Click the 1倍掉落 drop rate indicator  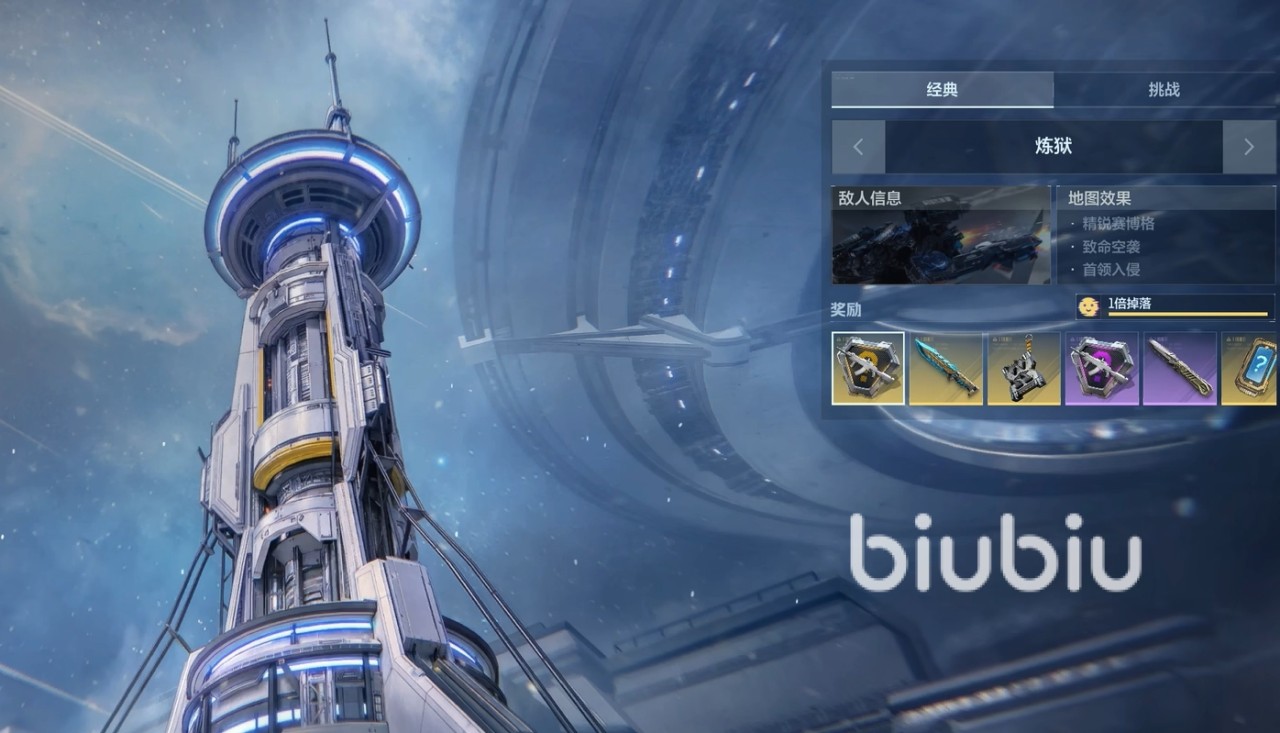pyautogui.click(x=1174, y=306)
